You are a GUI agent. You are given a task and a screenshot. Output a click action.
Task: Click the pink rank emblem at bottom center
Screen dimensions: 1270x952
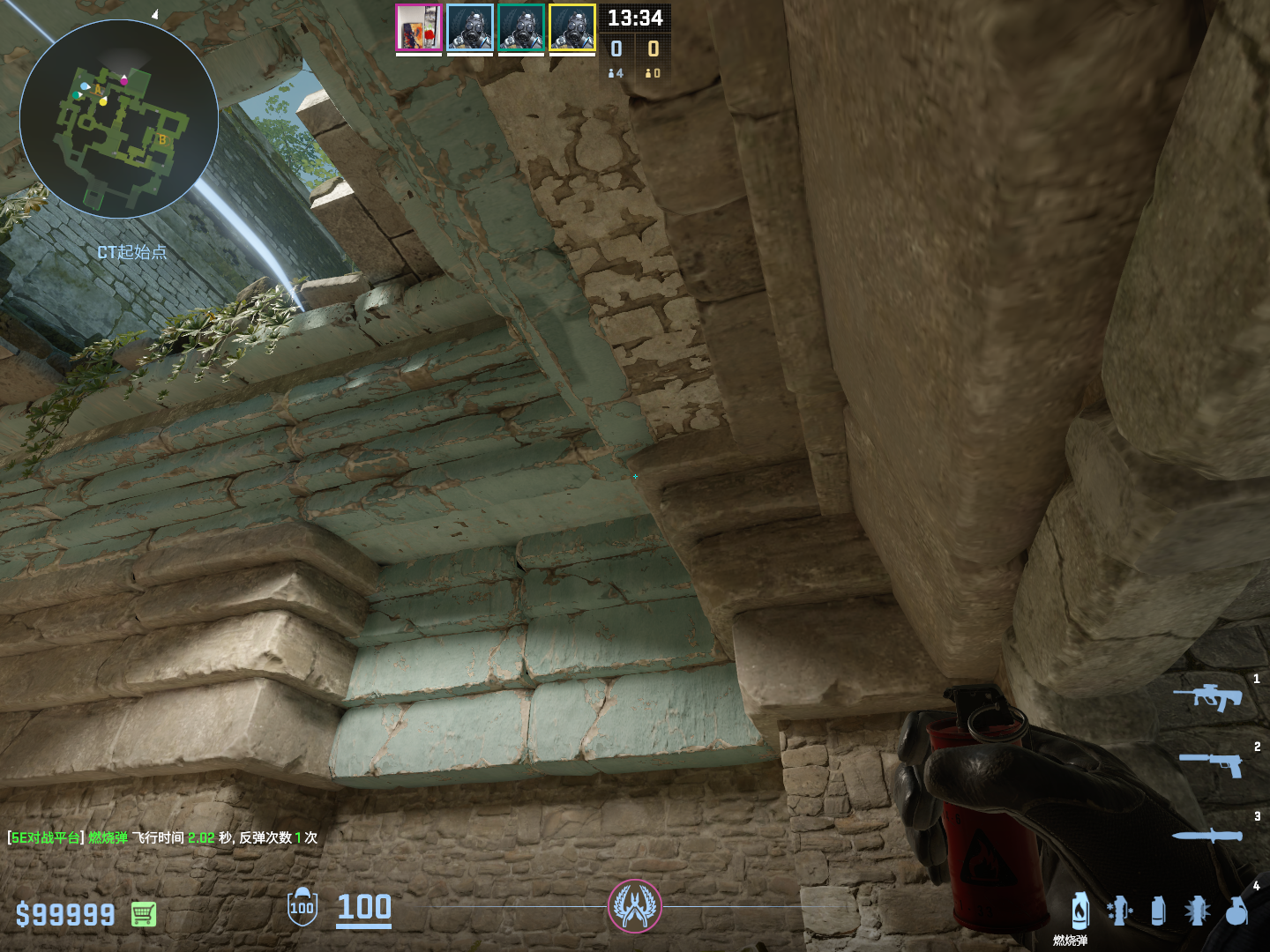pyautogui.click(x=634, y=906)
